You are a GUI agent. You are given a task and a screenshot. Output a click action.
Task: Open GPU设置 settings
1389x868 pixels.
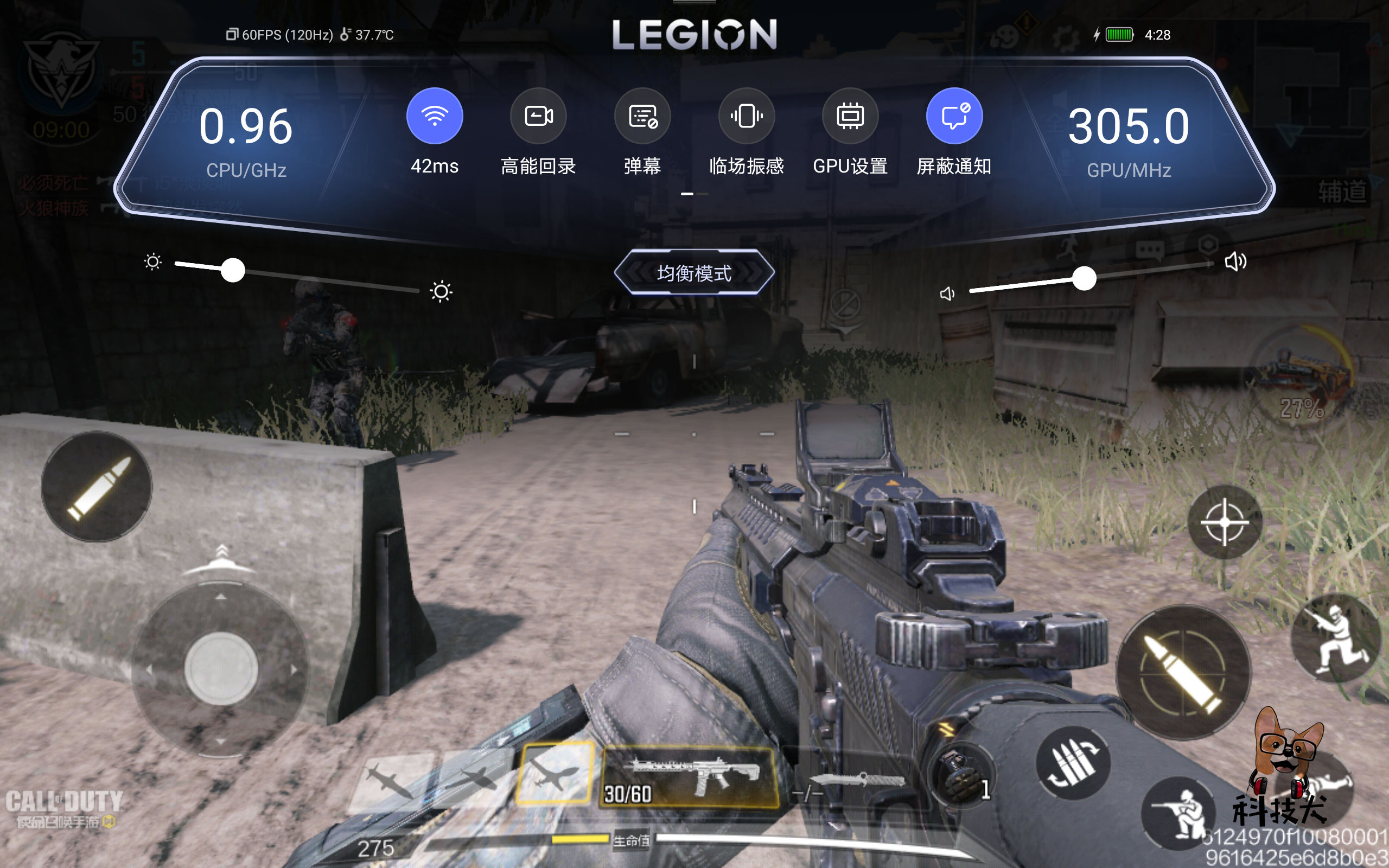pyautogui.click(x=850, y=117)
